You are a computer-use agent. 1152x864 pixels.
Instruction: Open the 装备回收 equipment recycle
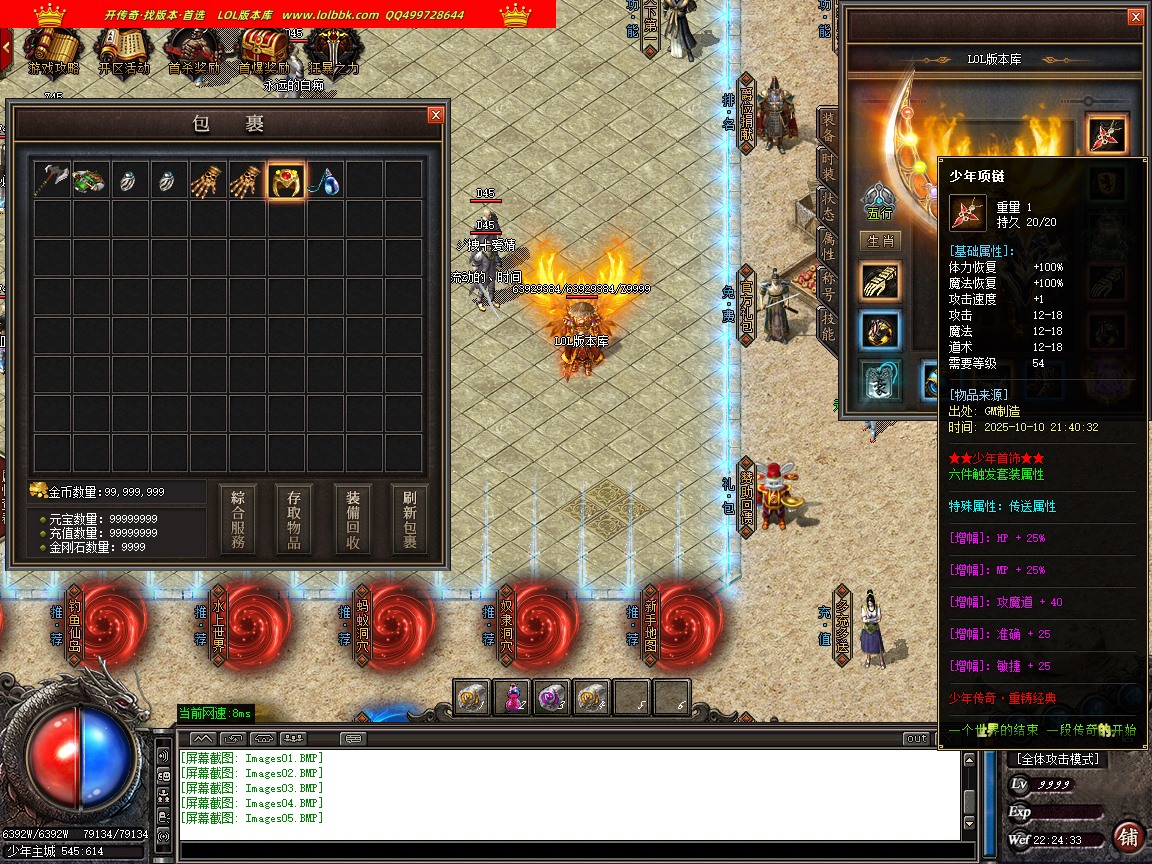[354, 520]
